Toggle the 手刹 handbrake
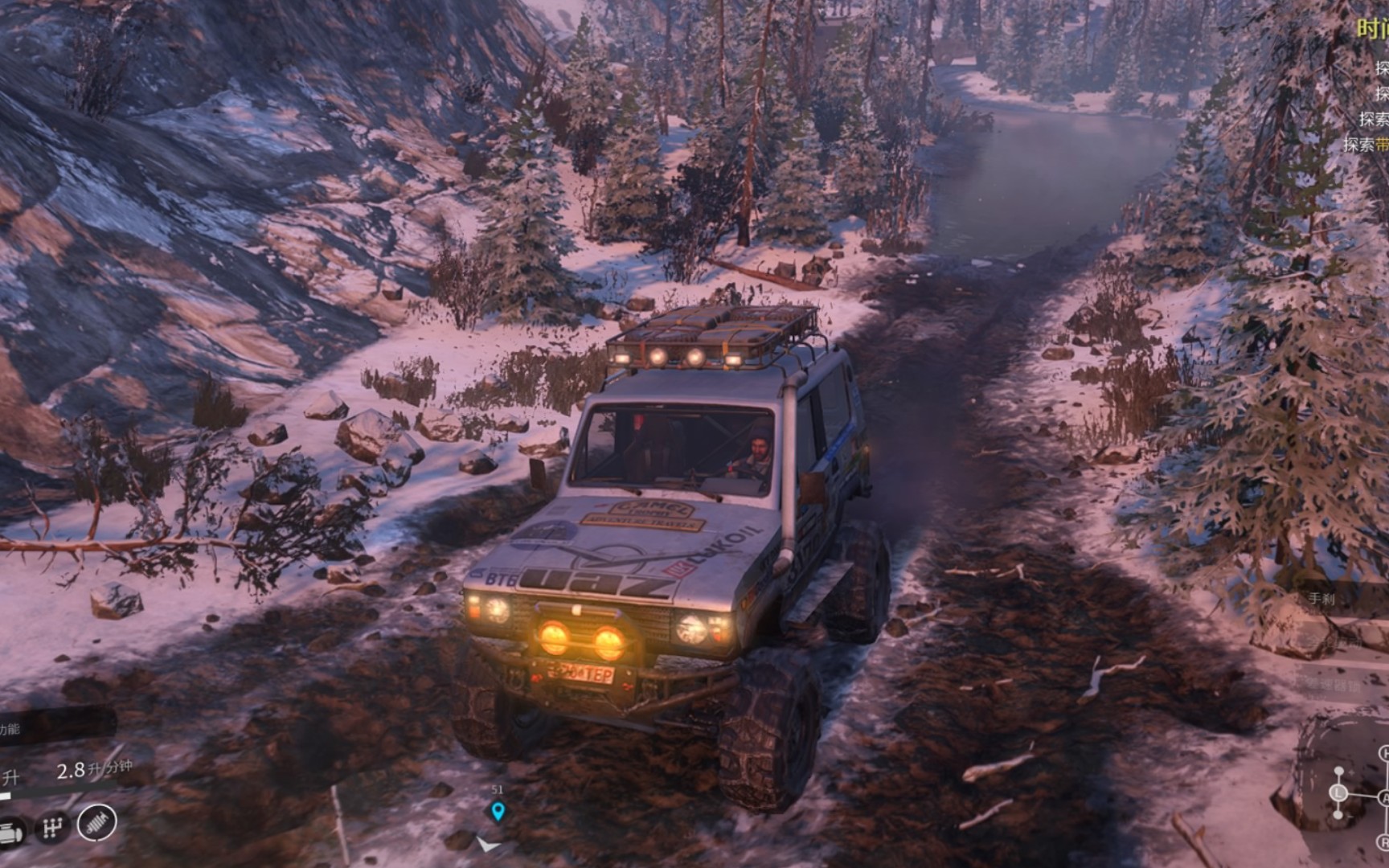Viewport: 1389px width, 868px height. point(1322,598)
